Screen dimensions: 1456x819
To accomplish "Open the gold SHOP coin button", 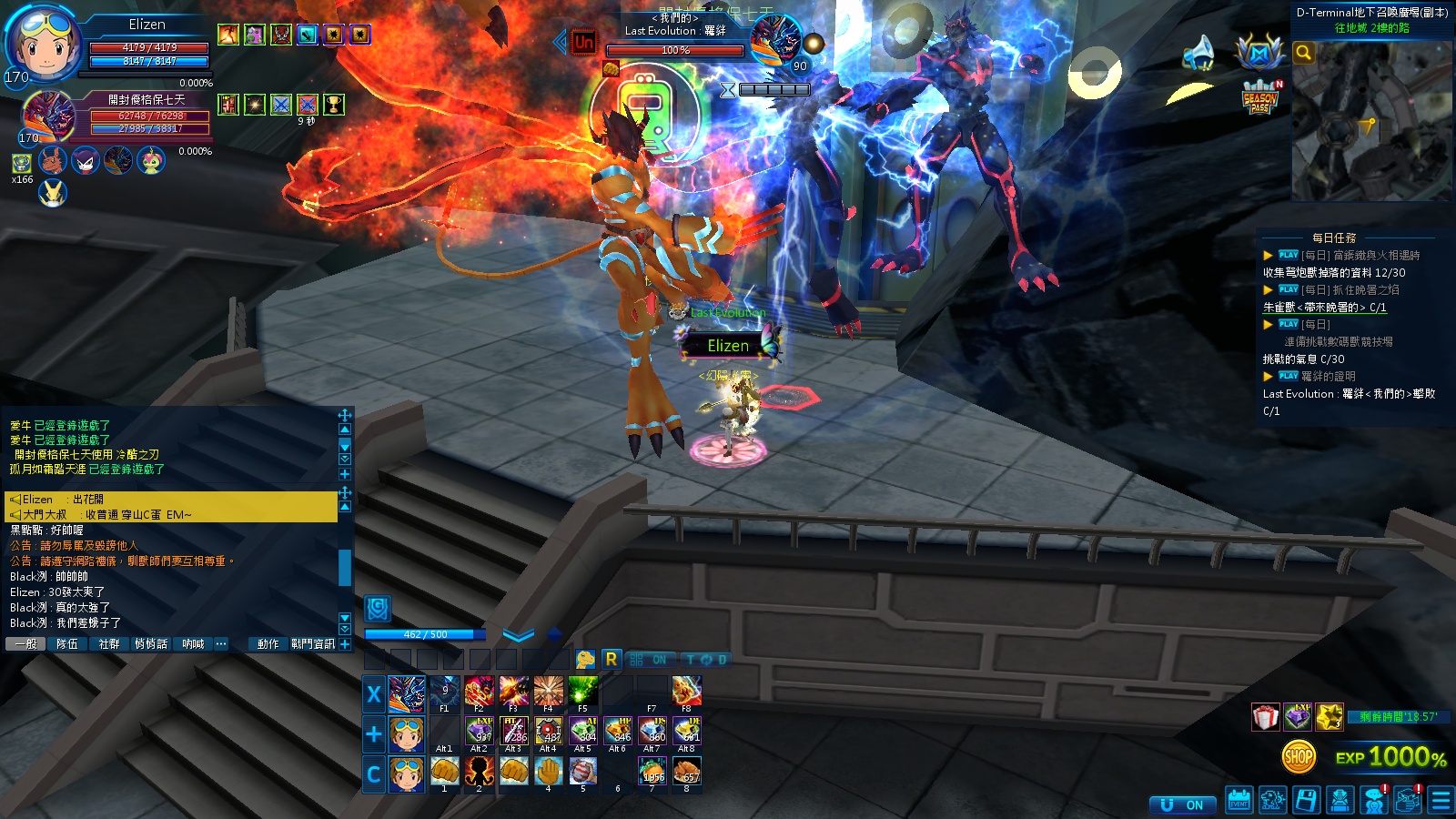I will [x=1299, y=755].
